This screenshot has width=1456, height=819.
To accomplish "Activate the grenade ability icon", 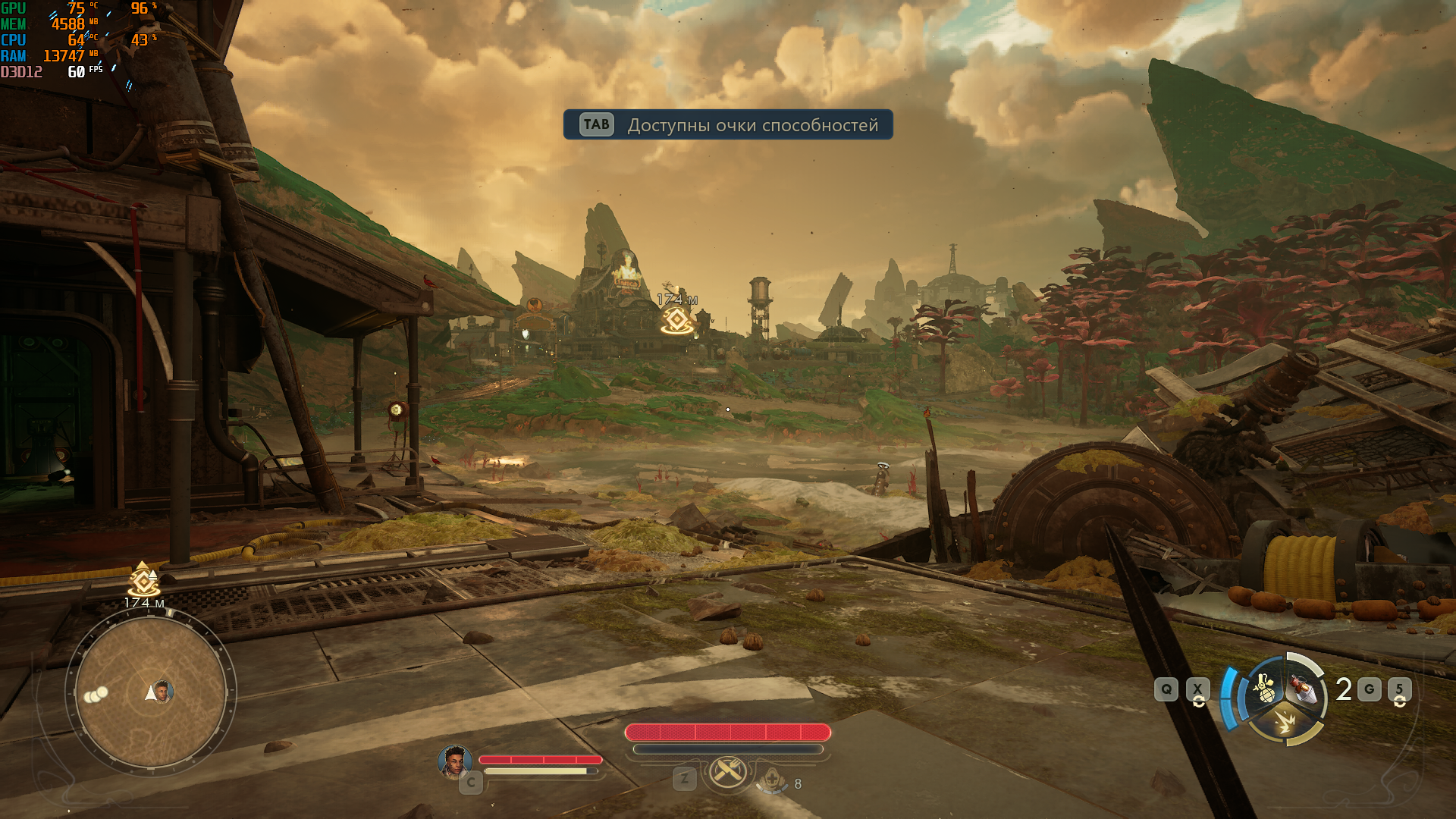I will [1264, 689].
